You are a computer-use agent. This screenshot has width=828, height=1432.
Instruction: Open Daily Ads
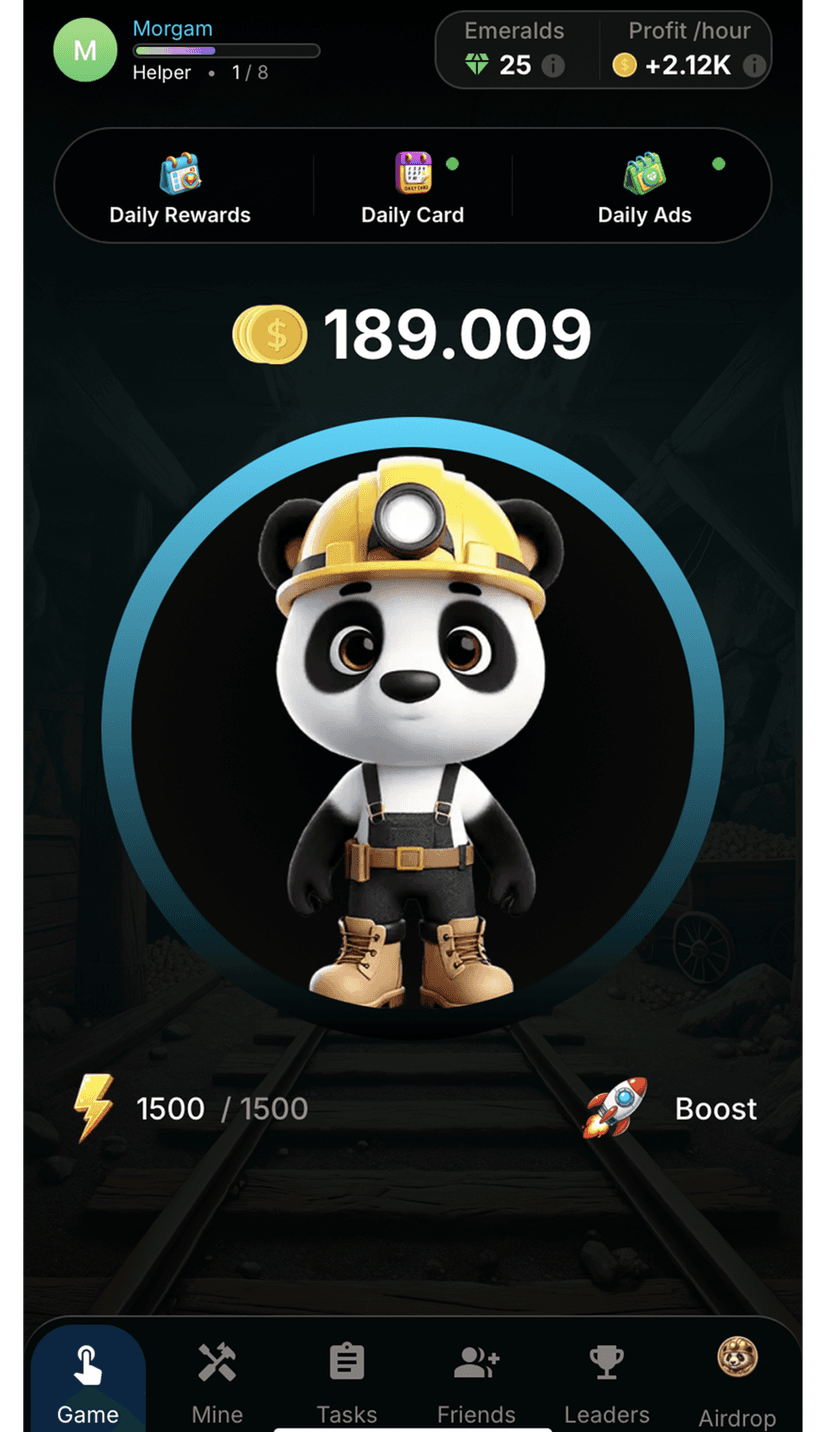(645, 187)
